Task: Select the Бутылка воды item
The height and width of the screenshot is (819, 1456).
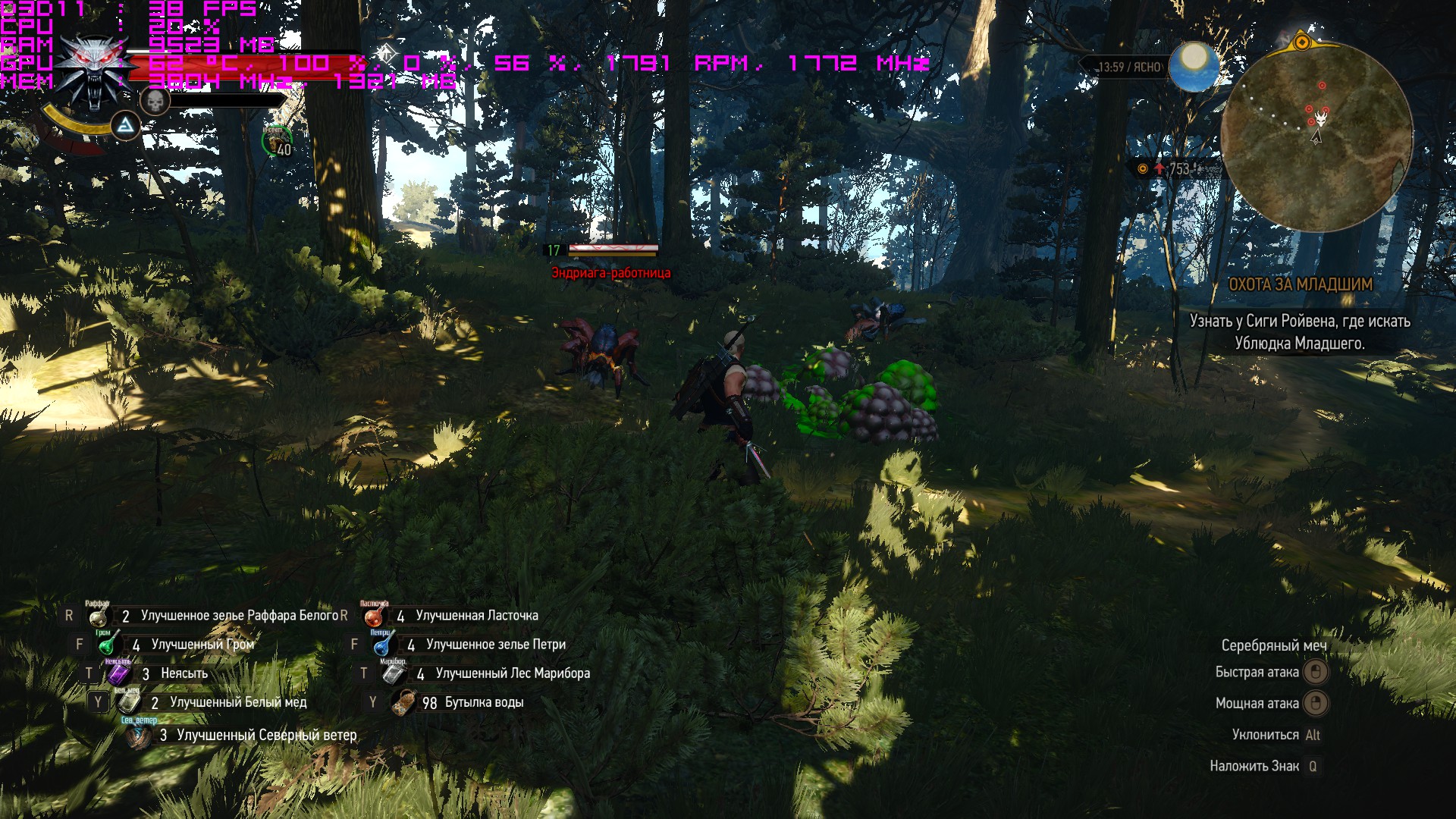Action: click(403, 702)
